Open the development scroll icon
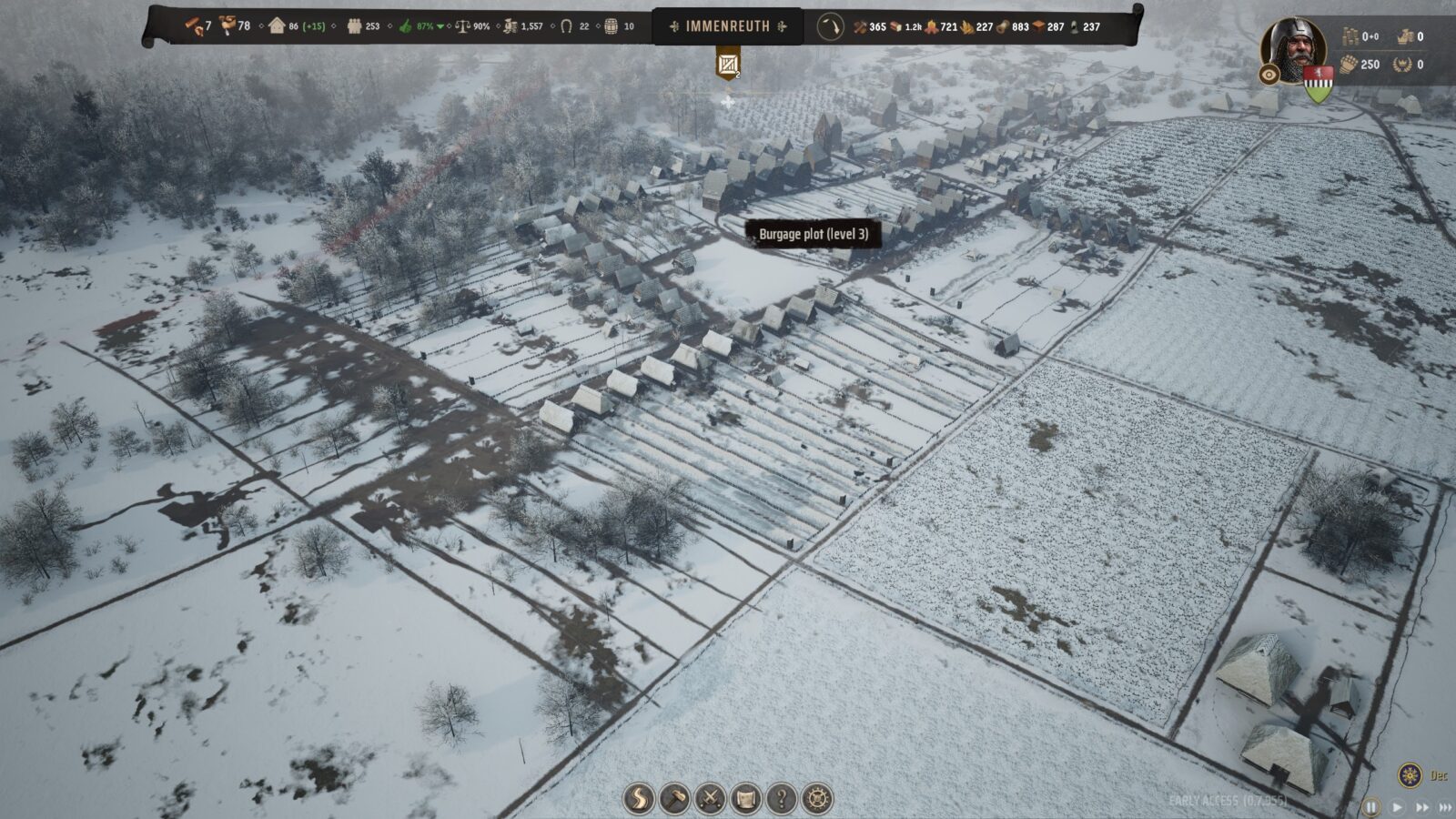Image resolution: width=1456 pixels, height=819 pixels. 745,799
